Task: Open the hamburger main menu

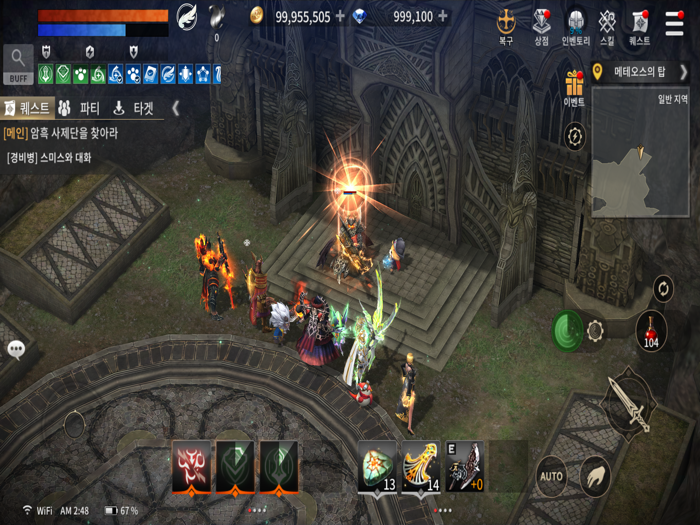Action: (x=675, y=23)
